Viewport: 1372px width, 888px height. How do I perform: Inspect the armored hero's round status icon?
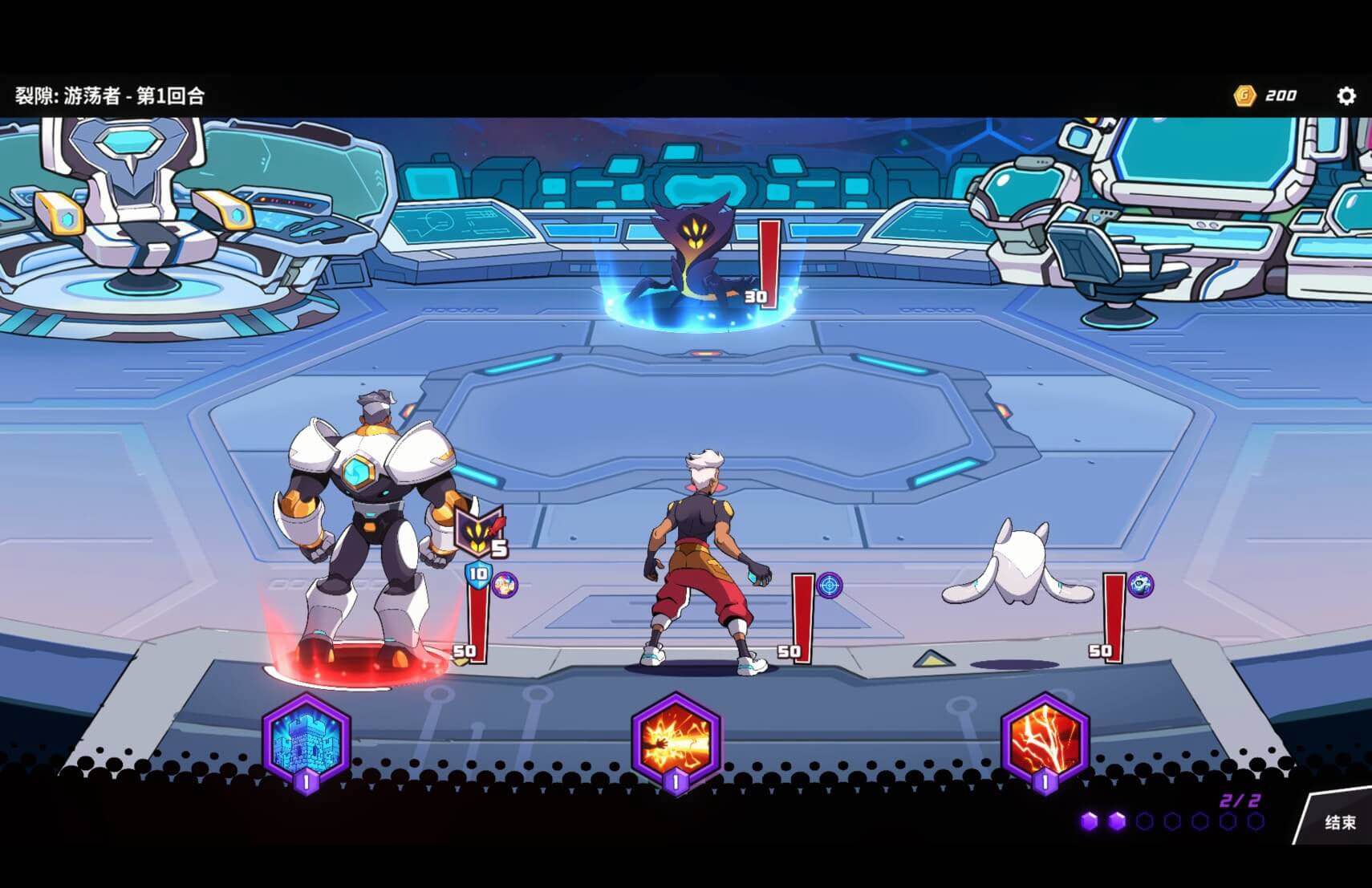(x=505, y=585)
